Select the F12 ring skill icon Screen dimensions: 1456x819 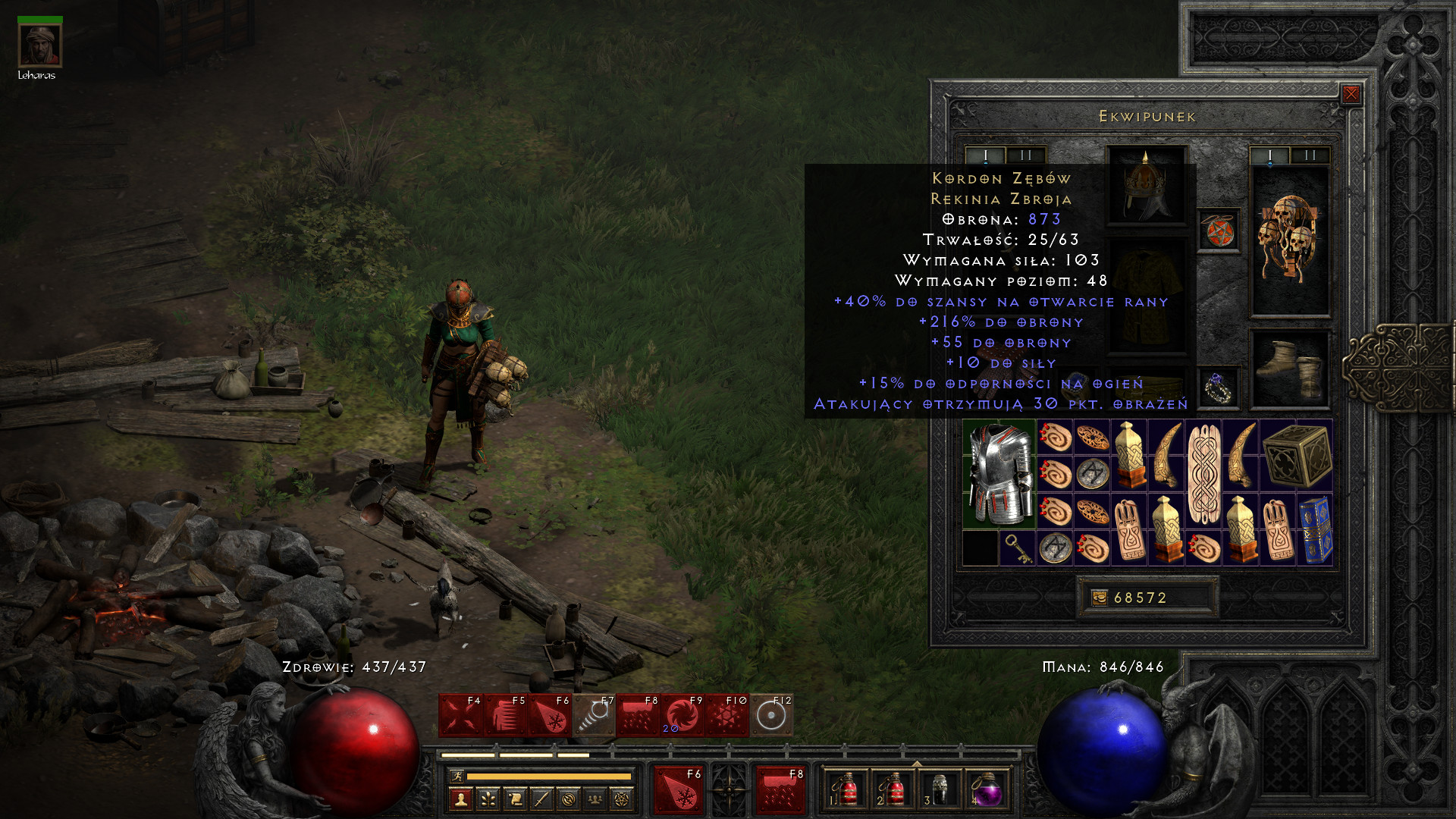click(771, 715)
